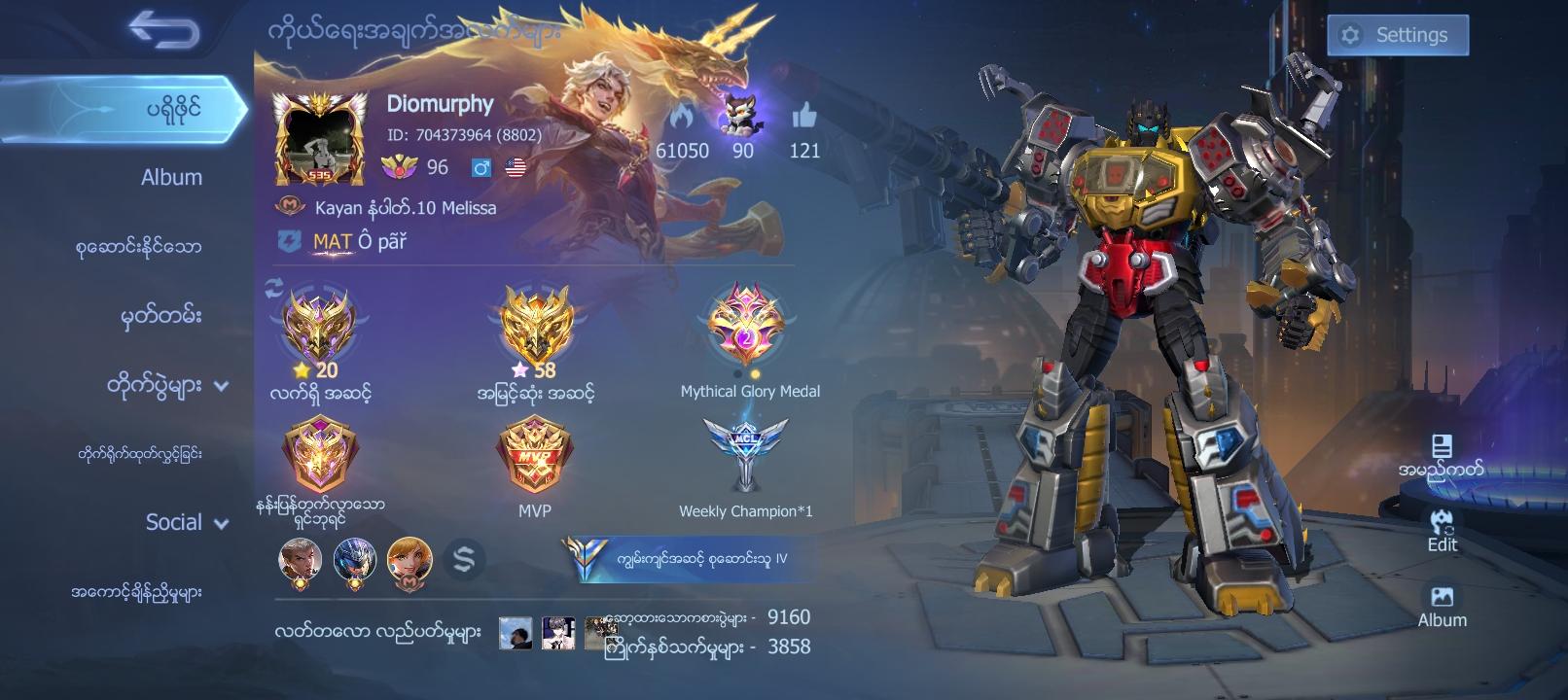The height and width of the screenshot is (700, 1568).
Task: Select the male gender icon
Action: (481, 167)
